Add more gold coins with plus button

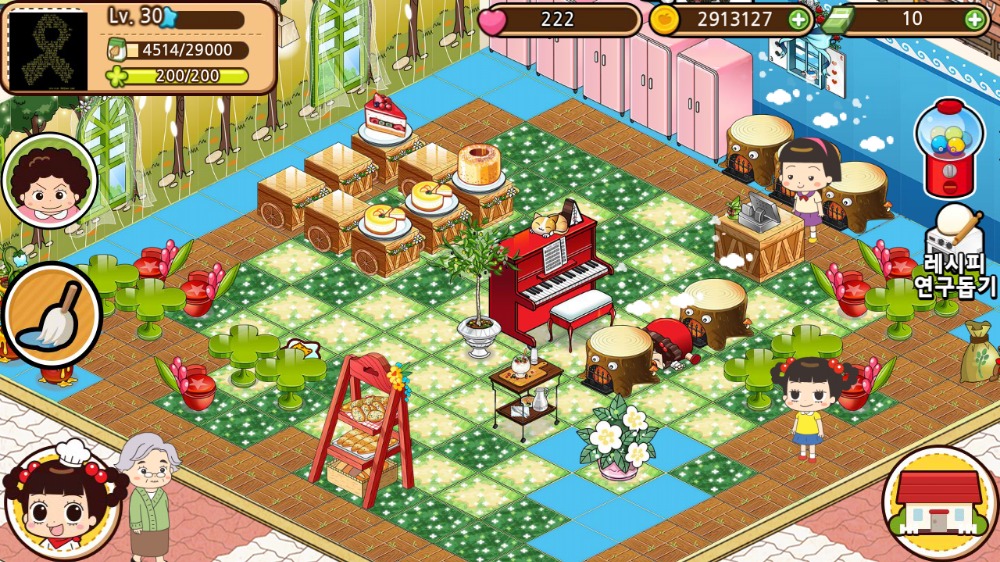798,19
